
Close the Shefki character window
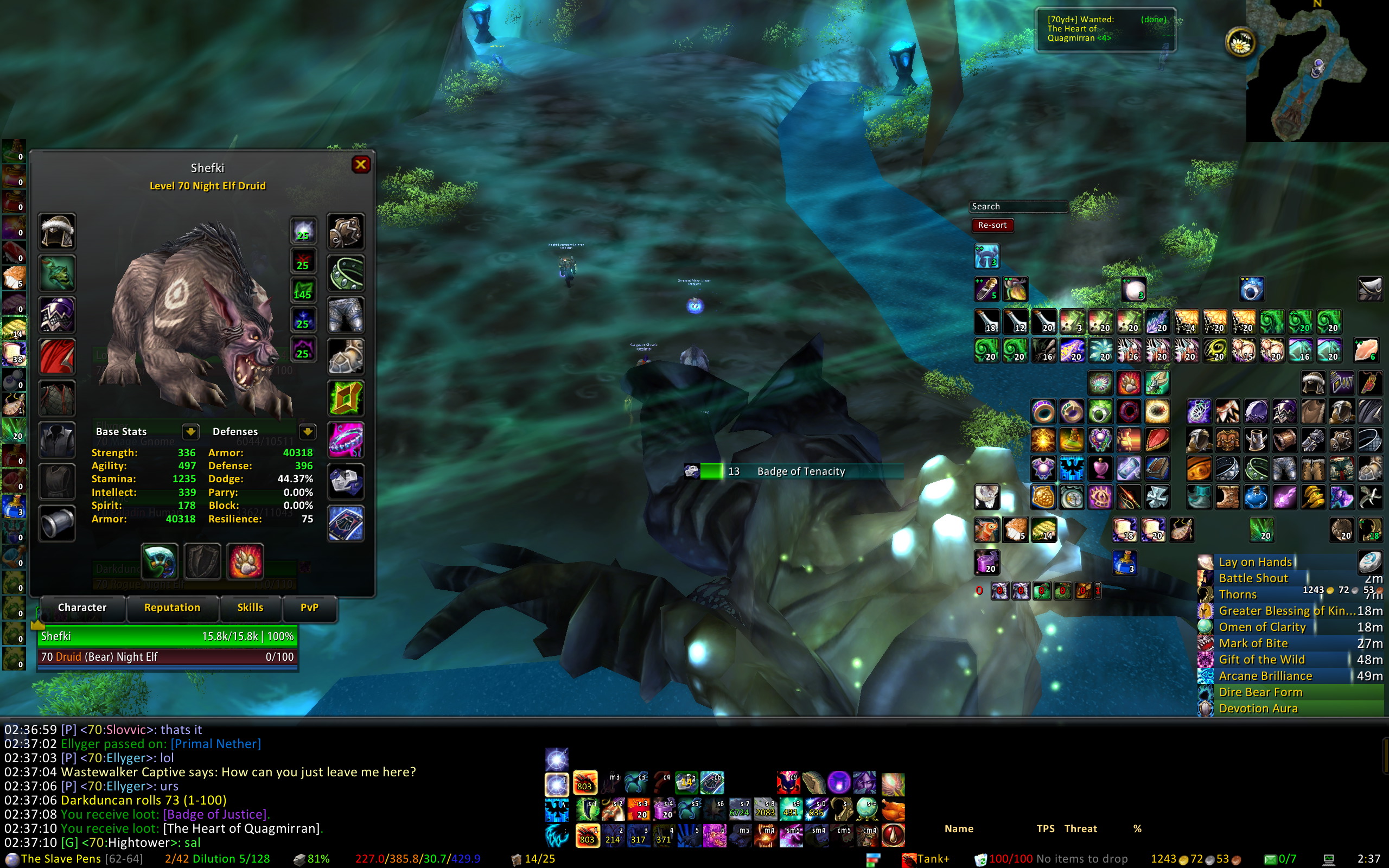coord(360,165)
